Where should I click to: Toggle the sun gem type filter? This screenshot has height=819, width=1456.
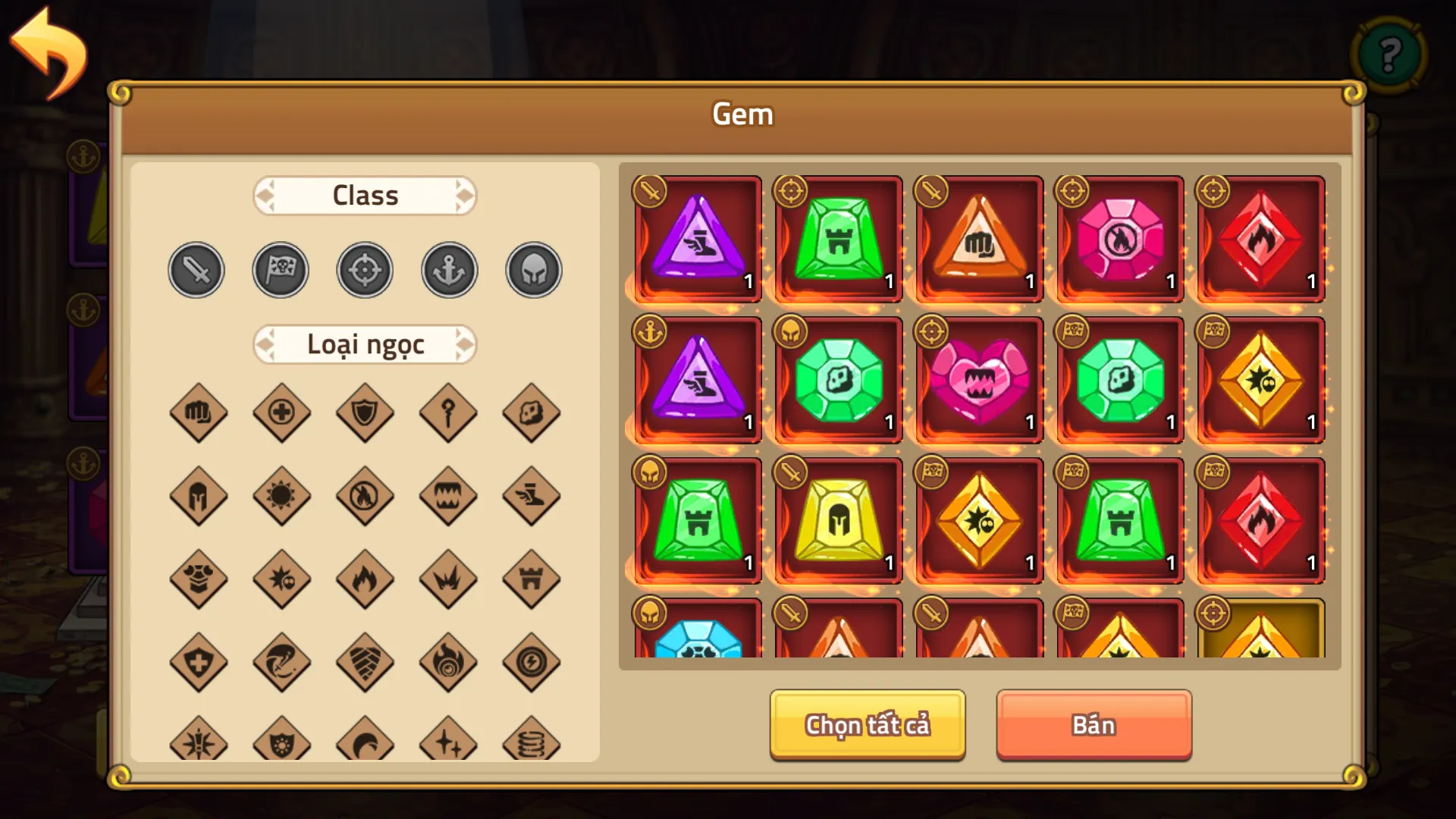coord(281,497)
